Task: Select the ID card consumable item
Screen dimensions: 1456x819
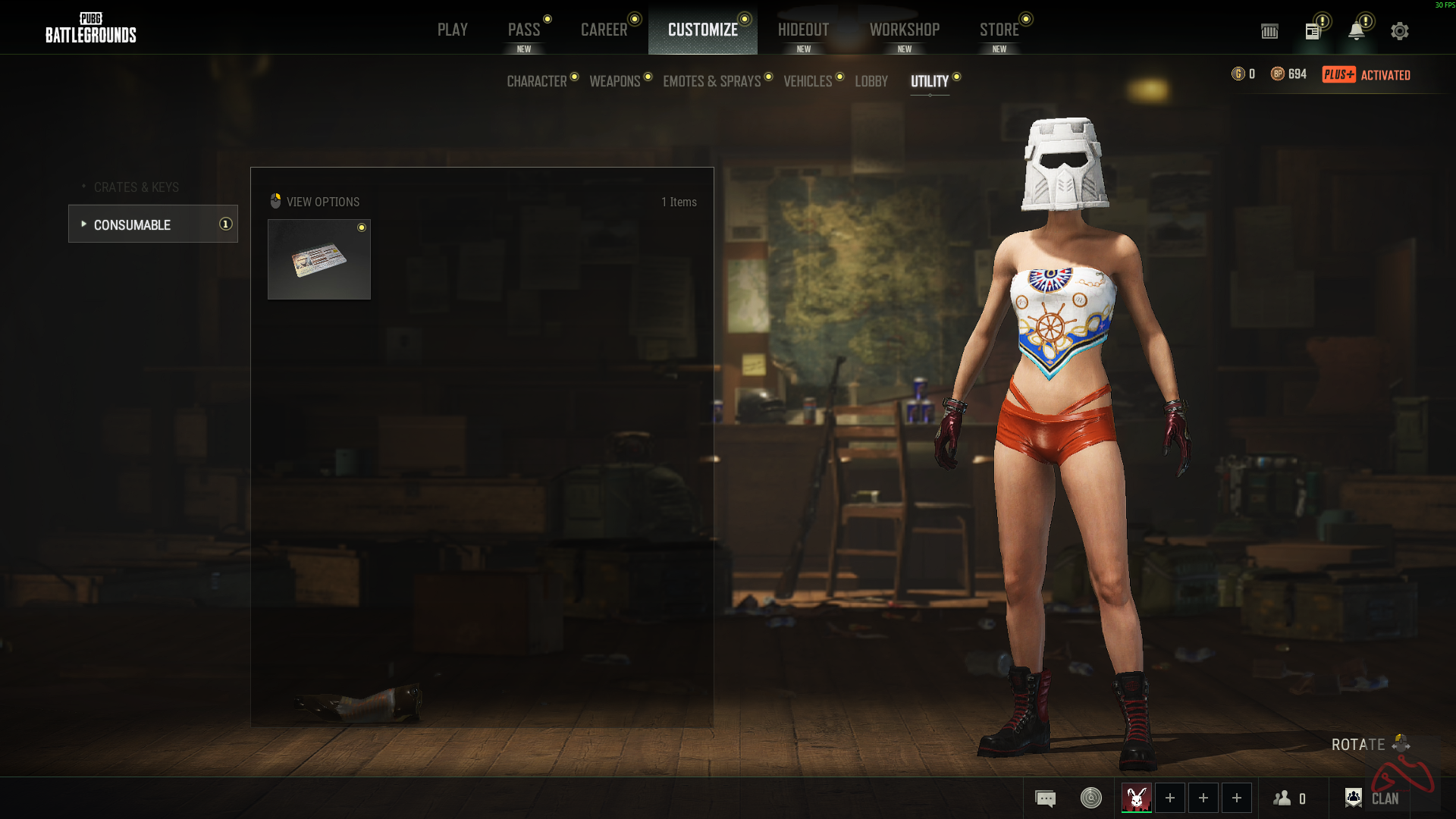Action: pyautogui.click(x=319, y=259)
